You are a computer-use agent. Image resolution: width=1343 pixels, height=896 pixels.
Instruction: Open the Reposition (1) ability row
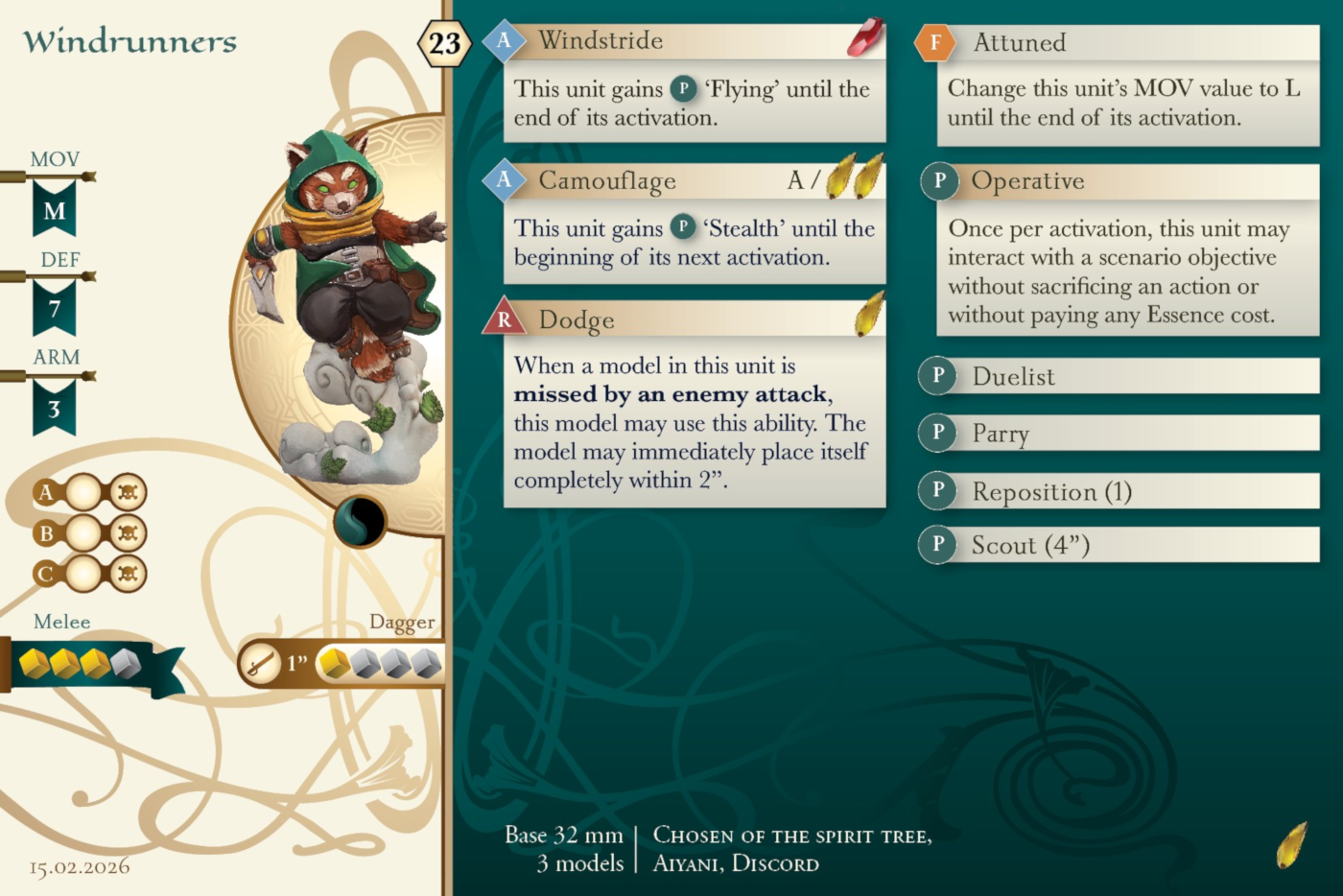1119,491
